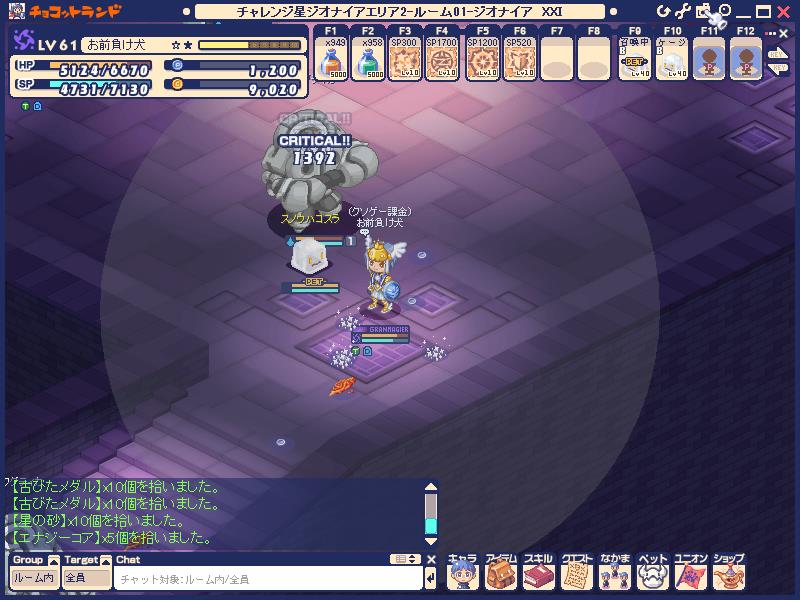Click the chat message input field

(268, 579)
